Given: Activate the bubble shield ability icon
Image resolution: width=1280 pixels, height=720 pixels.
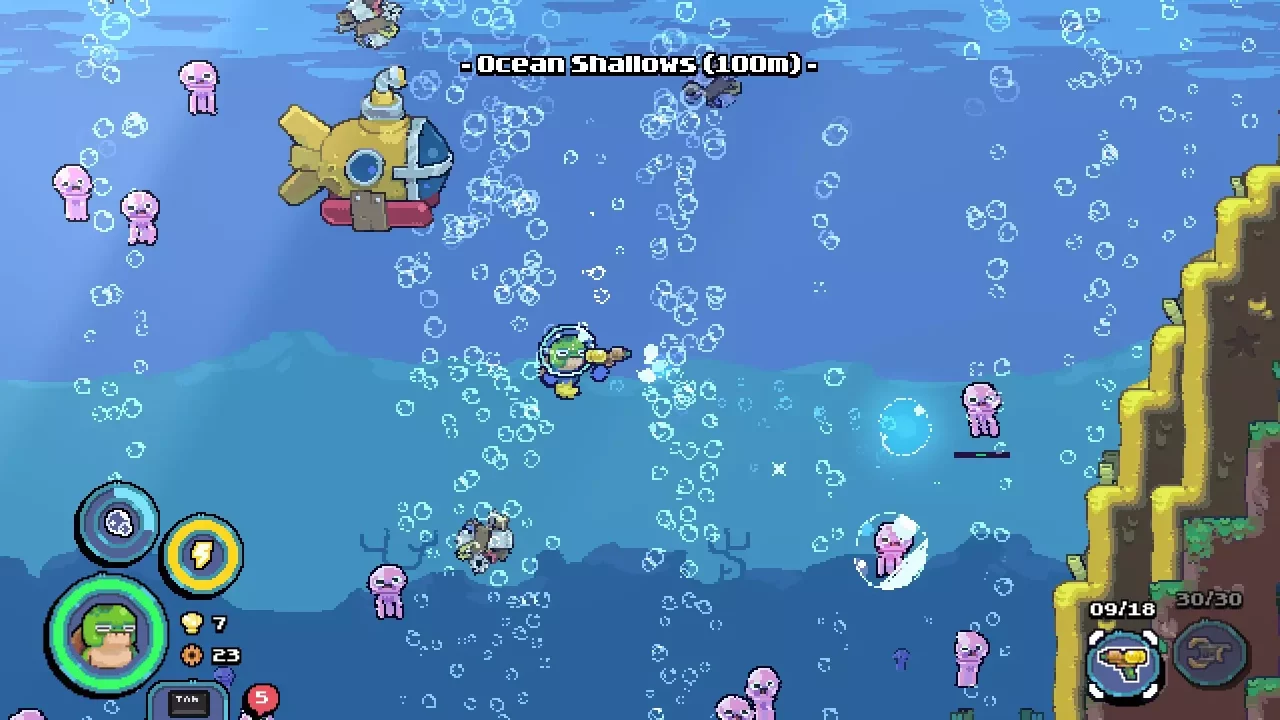Looking at the screenshot, I should [119, 523].
